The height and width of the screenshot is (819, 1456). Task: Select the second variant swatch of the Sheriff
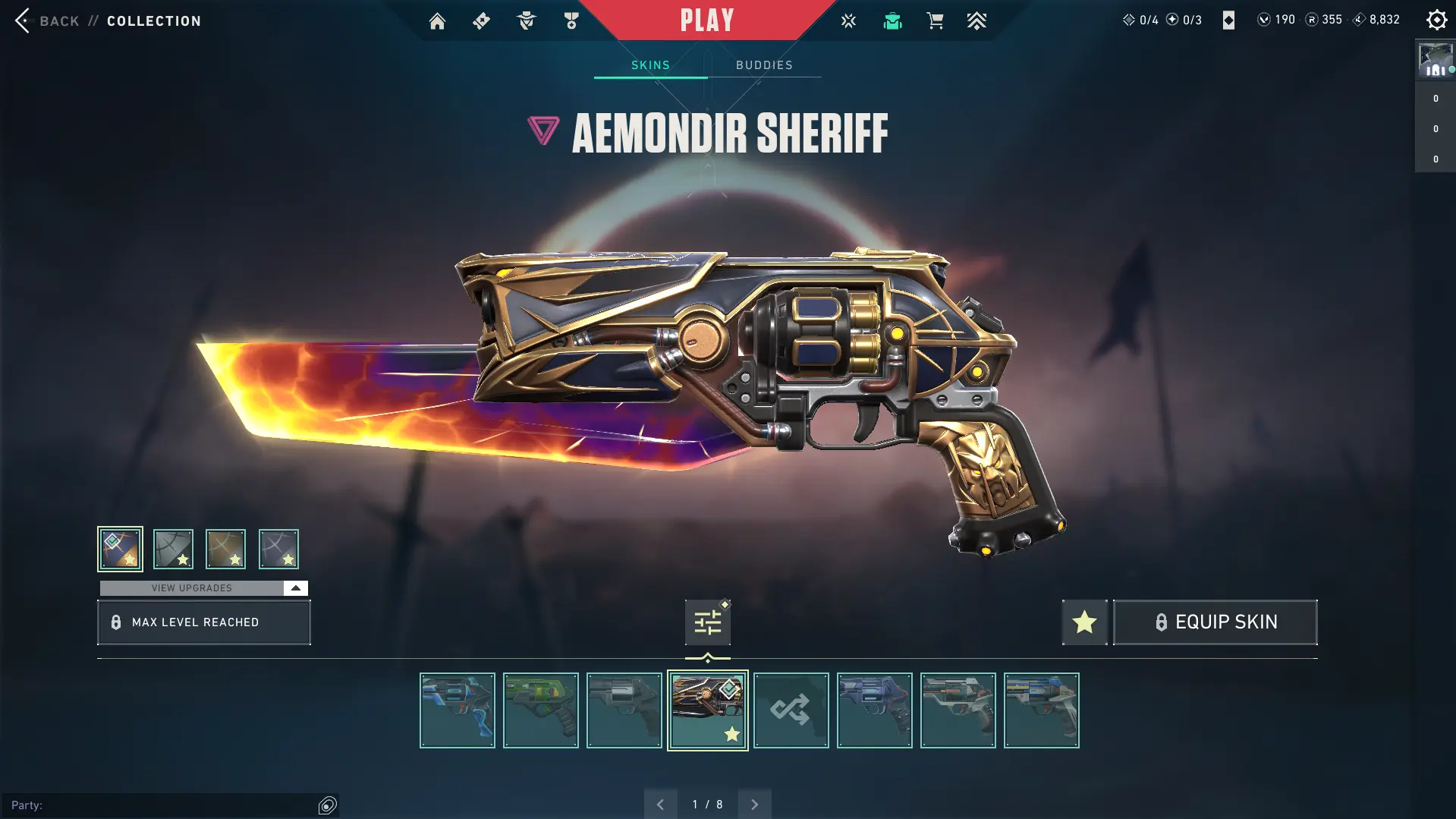tap(172, 548)
